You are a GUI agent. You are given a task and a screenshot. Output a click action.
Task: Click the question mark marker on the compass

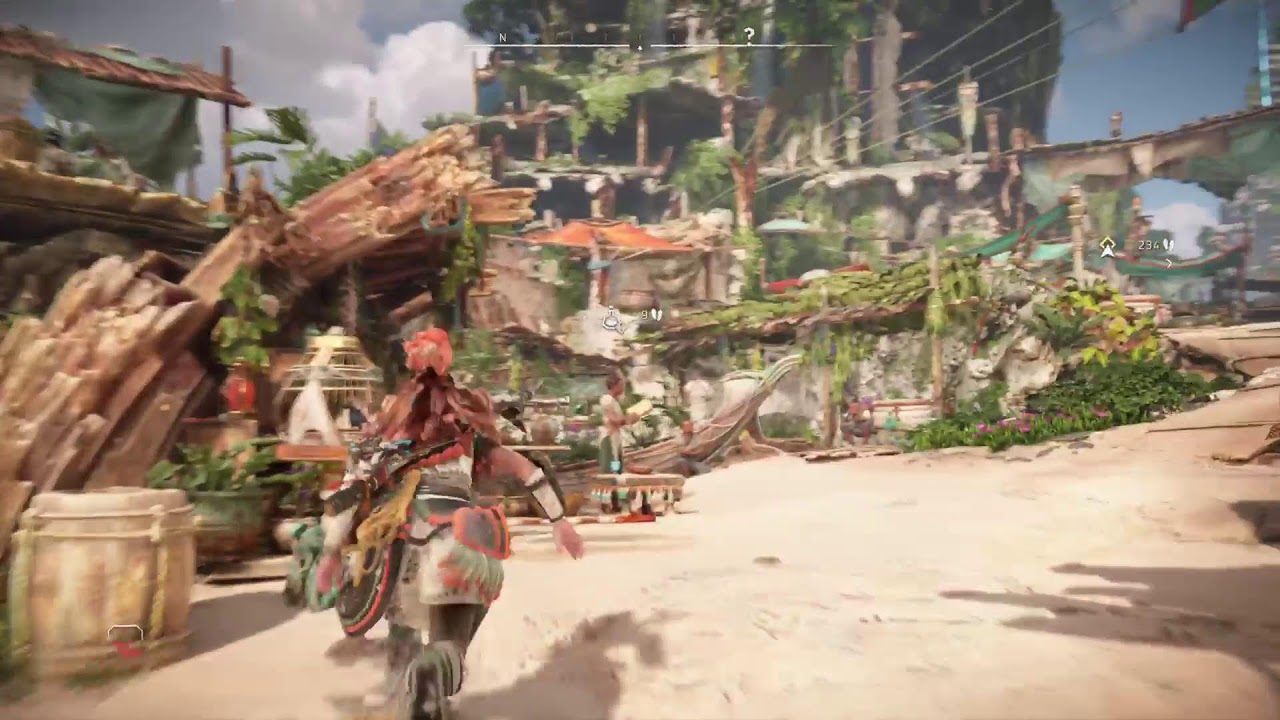click(x=749, y=35)
